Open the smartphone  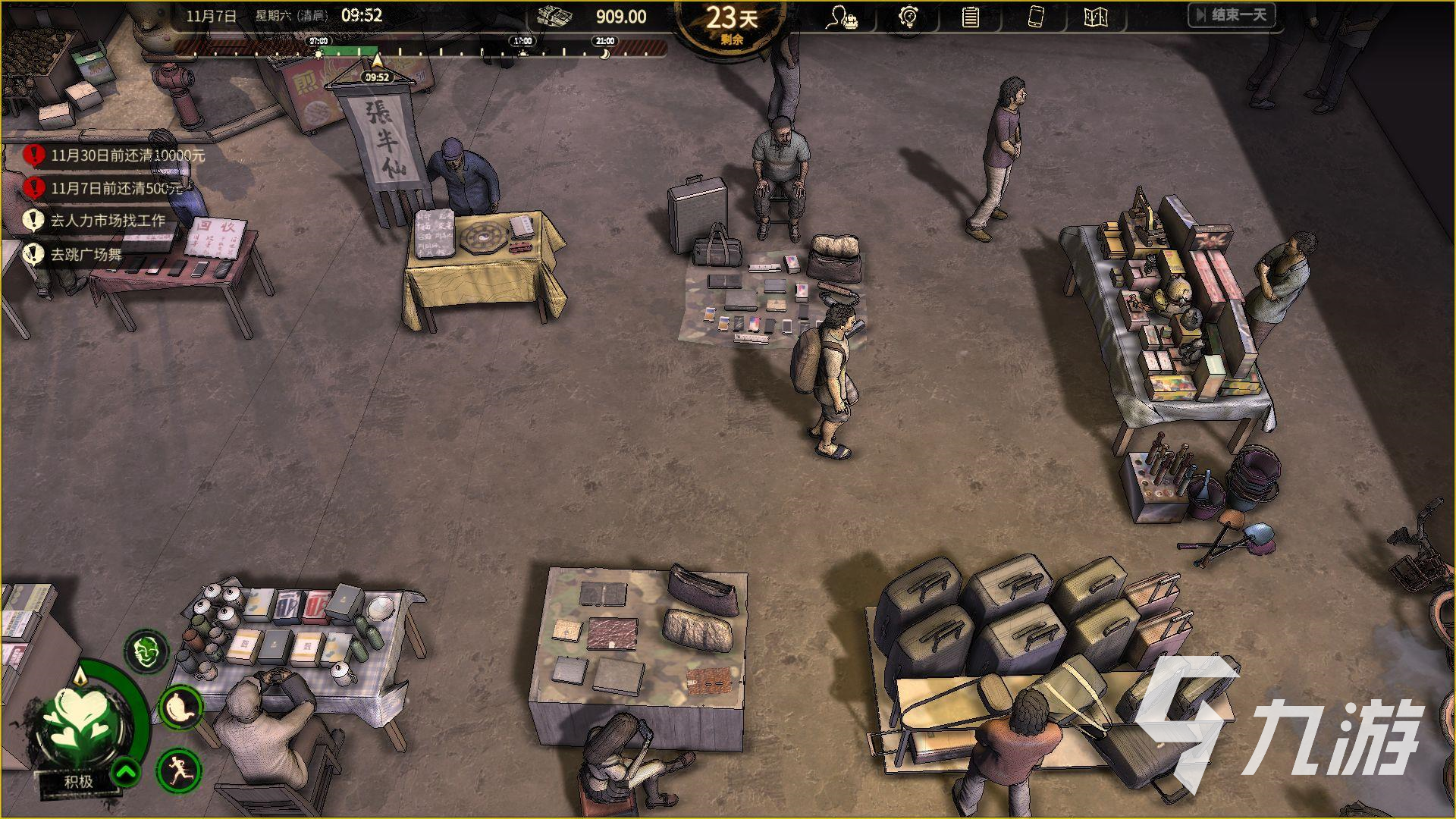(x=1035, y=17)
